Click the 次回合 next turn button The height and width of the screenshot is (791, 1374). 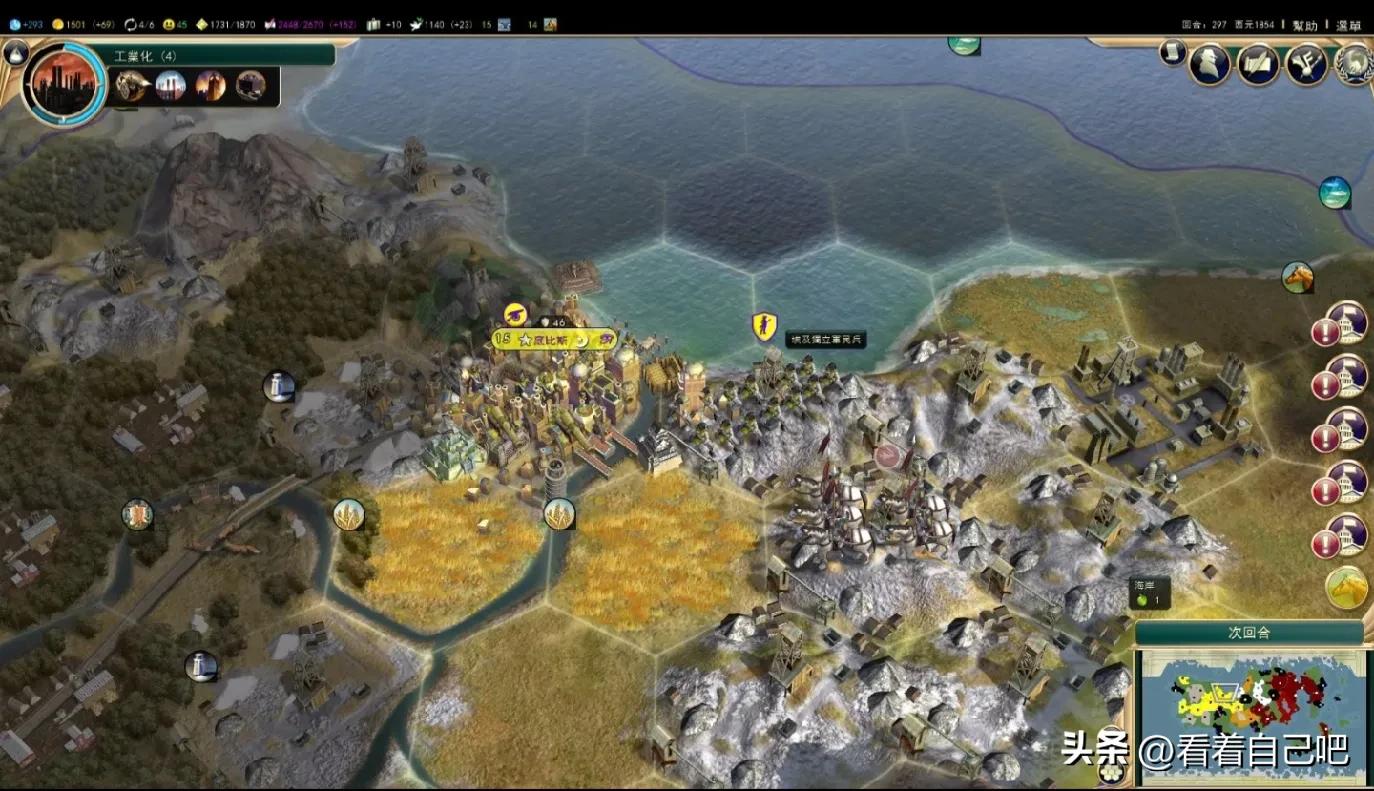[x=1248, y=633]
